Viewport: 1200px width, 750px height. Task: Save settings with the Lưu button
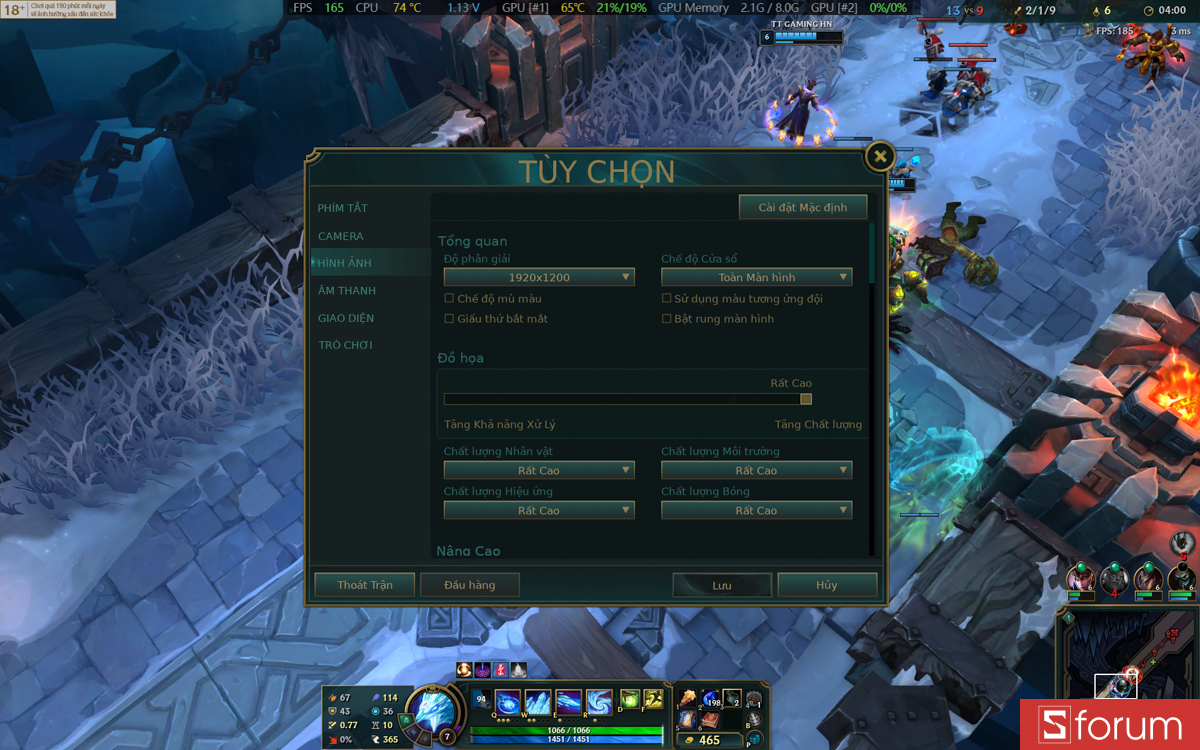pyautogui.click(x=722, y=585)
